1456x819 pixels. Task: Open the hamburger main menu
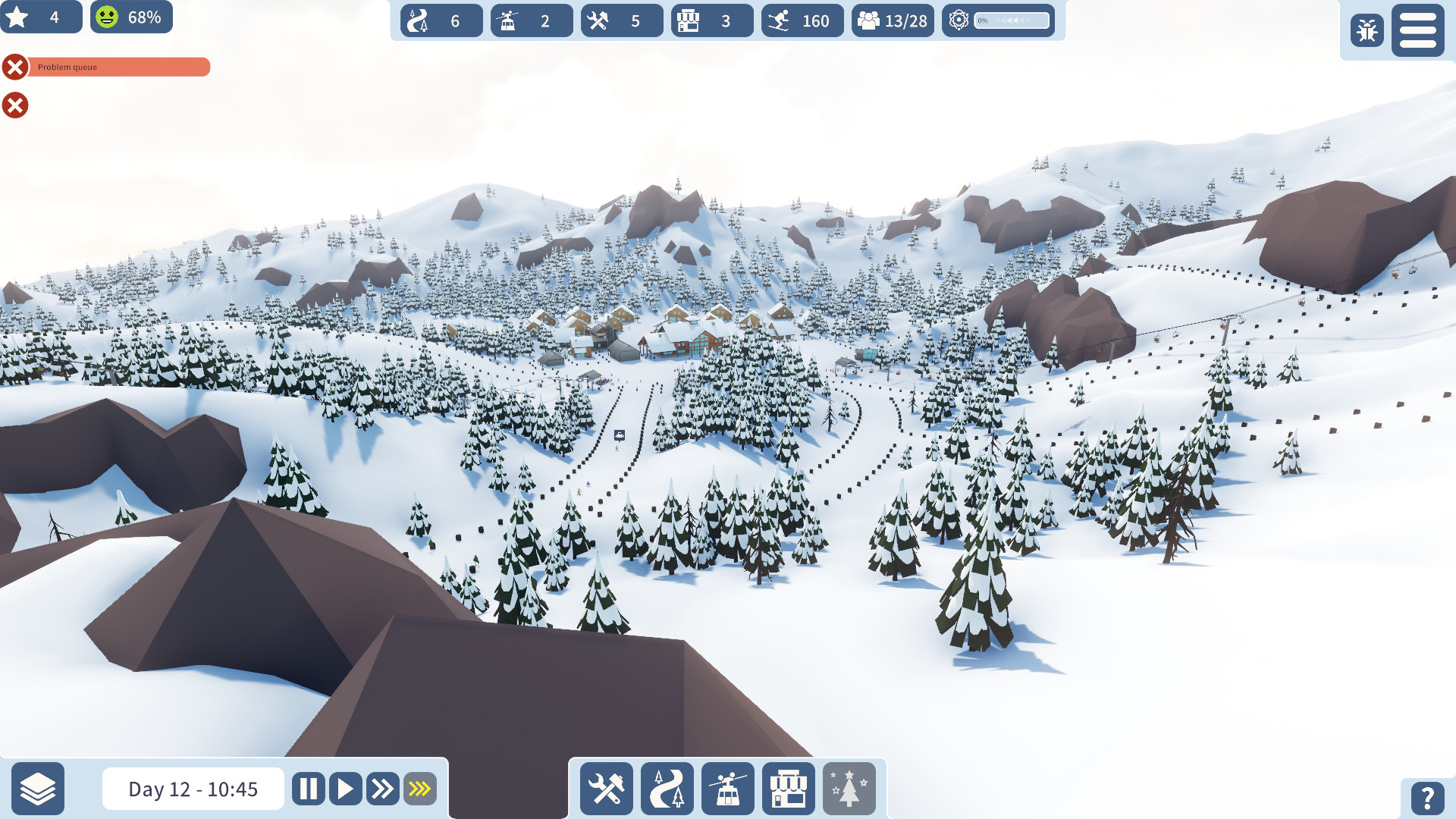[1417, 30]
